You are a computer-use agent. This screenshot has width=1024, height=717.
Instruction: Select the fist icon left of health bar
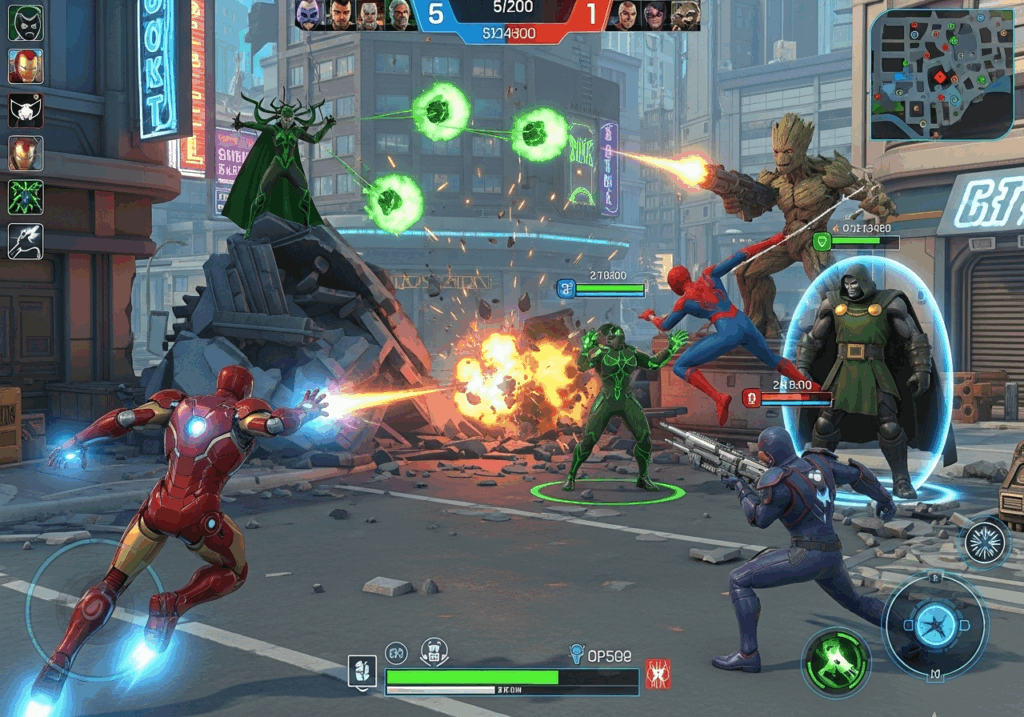click(362, 672)
